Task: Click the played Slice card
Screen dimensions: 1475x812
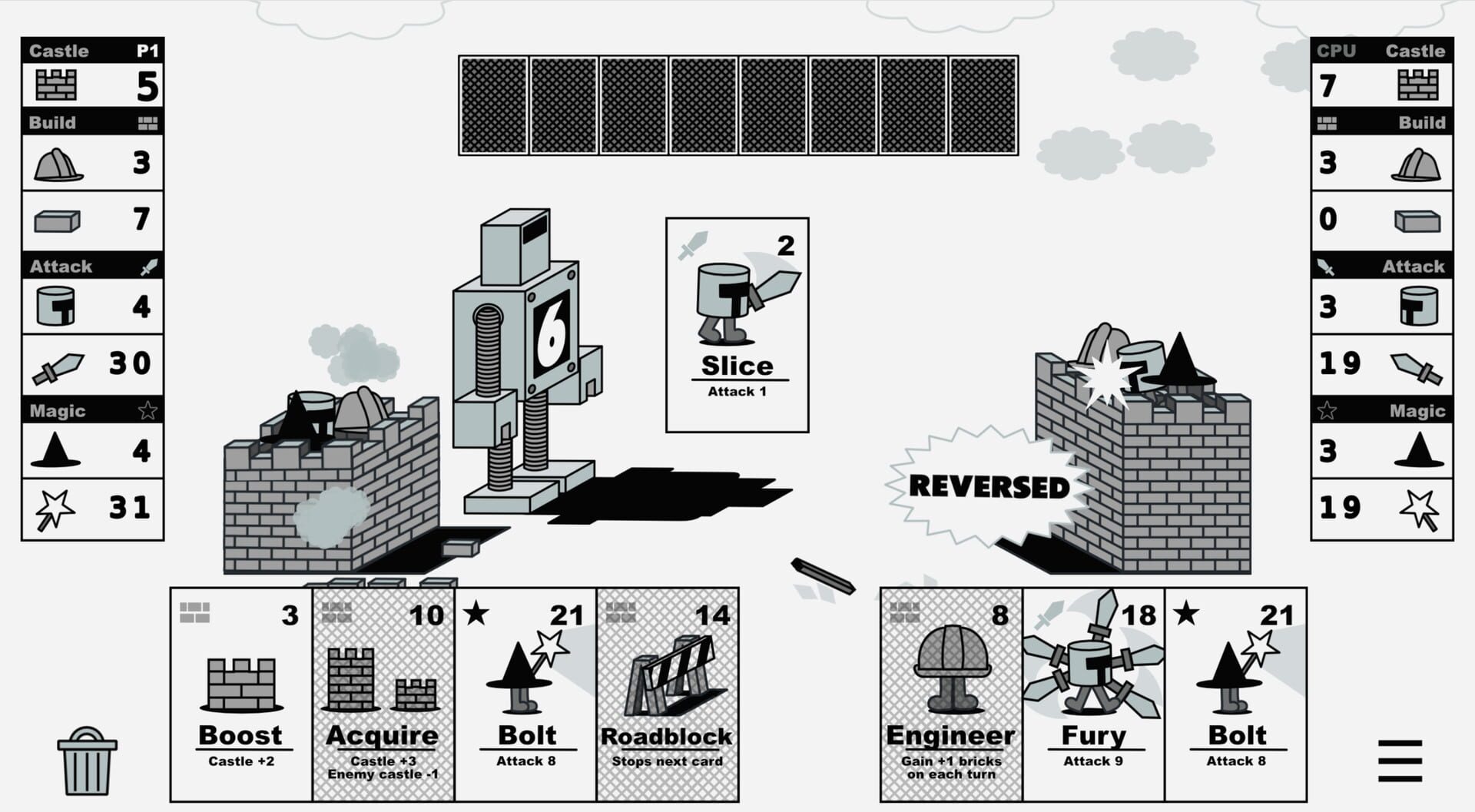Action: point(737,323)
